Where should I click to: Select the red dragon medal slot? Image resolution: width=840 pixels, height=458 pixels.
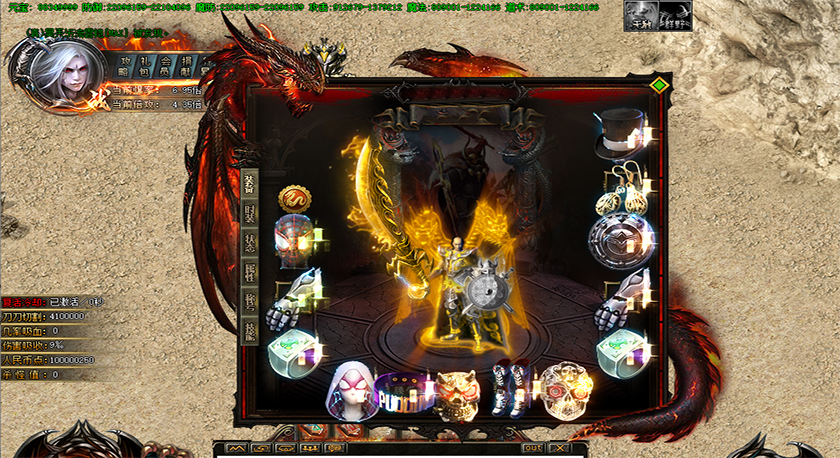(x=294, y=198)
